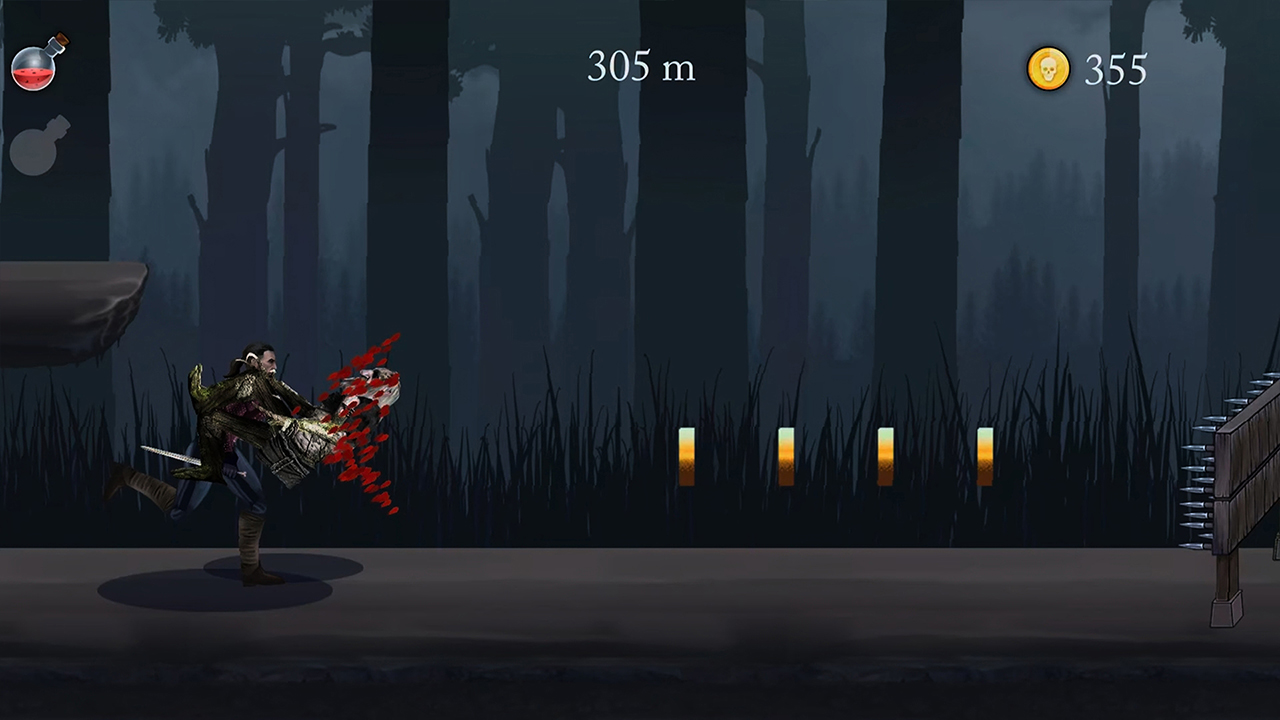The width and height of the screenshot is (1280, 720).
Task: Click the skull emblem inside the coin
Action: coord(1048,69)
